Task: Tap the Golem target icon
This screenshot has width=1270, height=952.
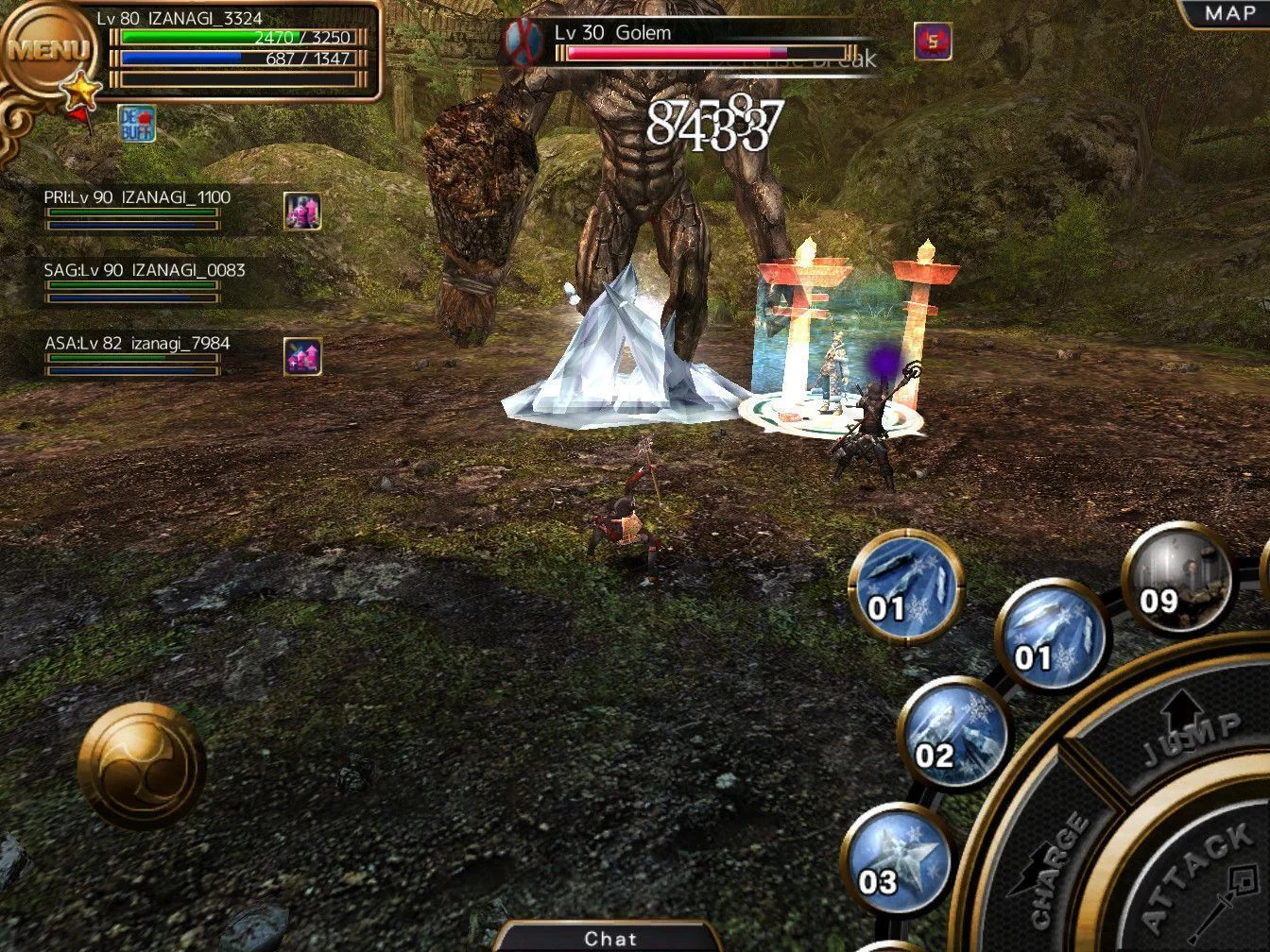Action: (x=524, y=41)
